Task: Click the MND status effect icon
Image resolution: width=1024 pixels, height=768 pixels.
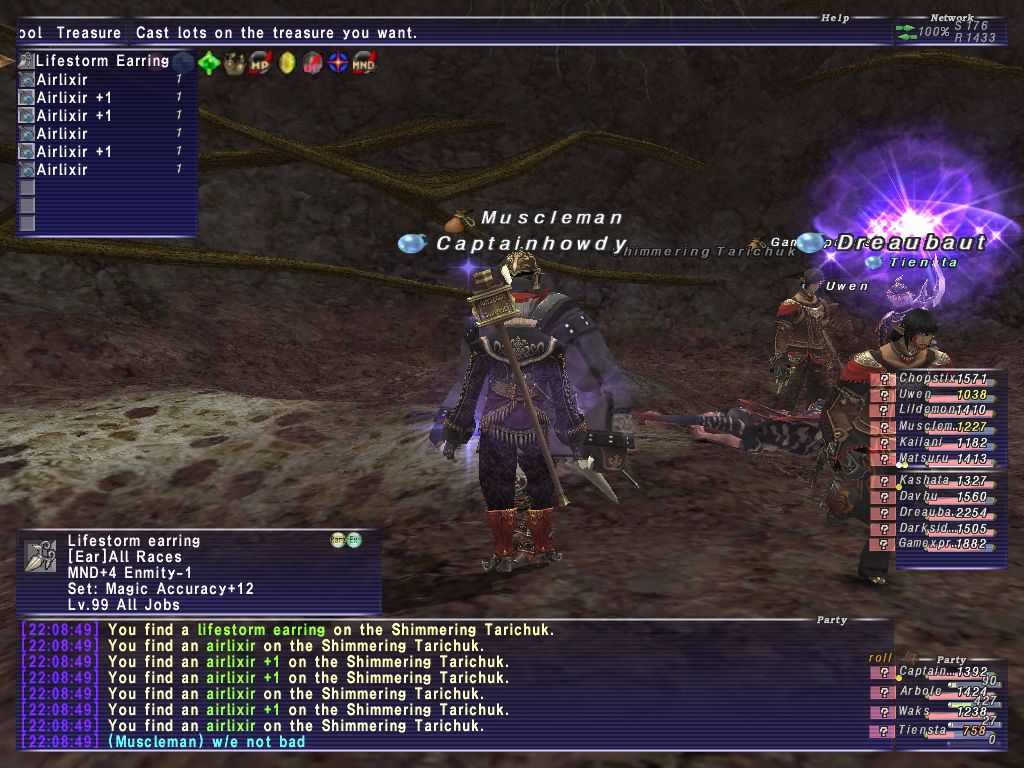Action: coord(364,63)
